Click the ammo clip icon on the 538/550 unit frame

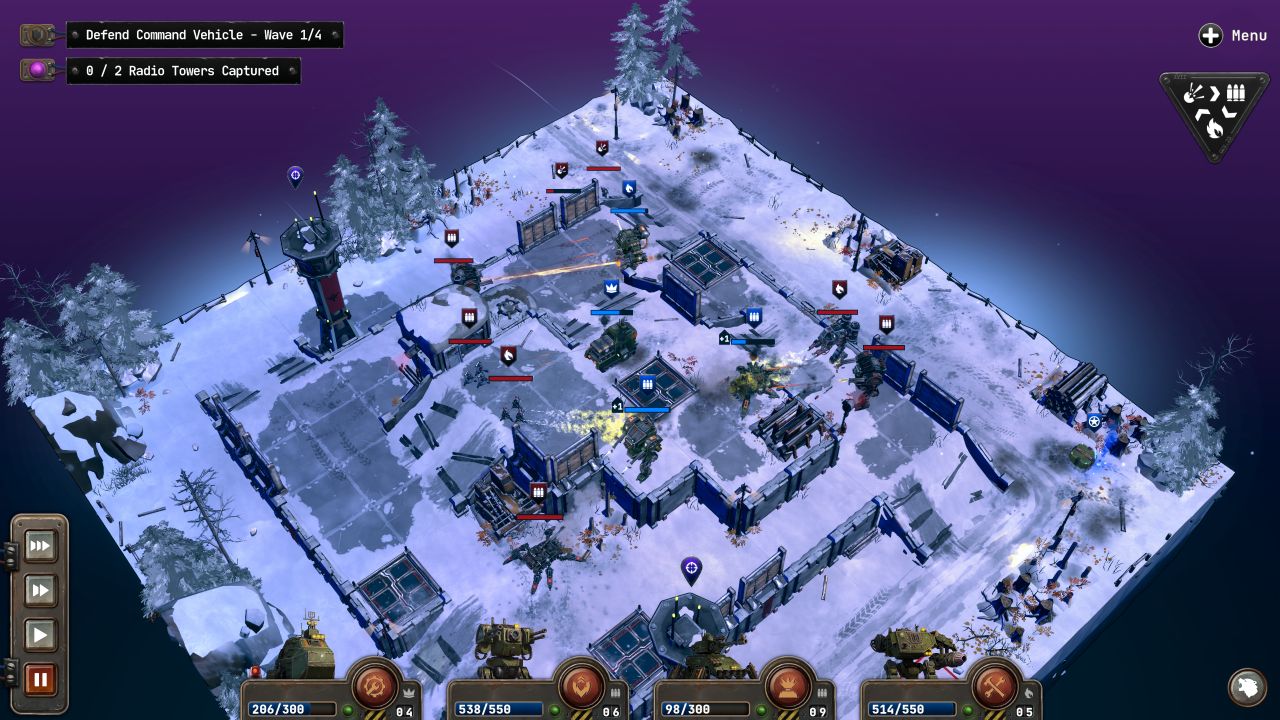point(616,691)
